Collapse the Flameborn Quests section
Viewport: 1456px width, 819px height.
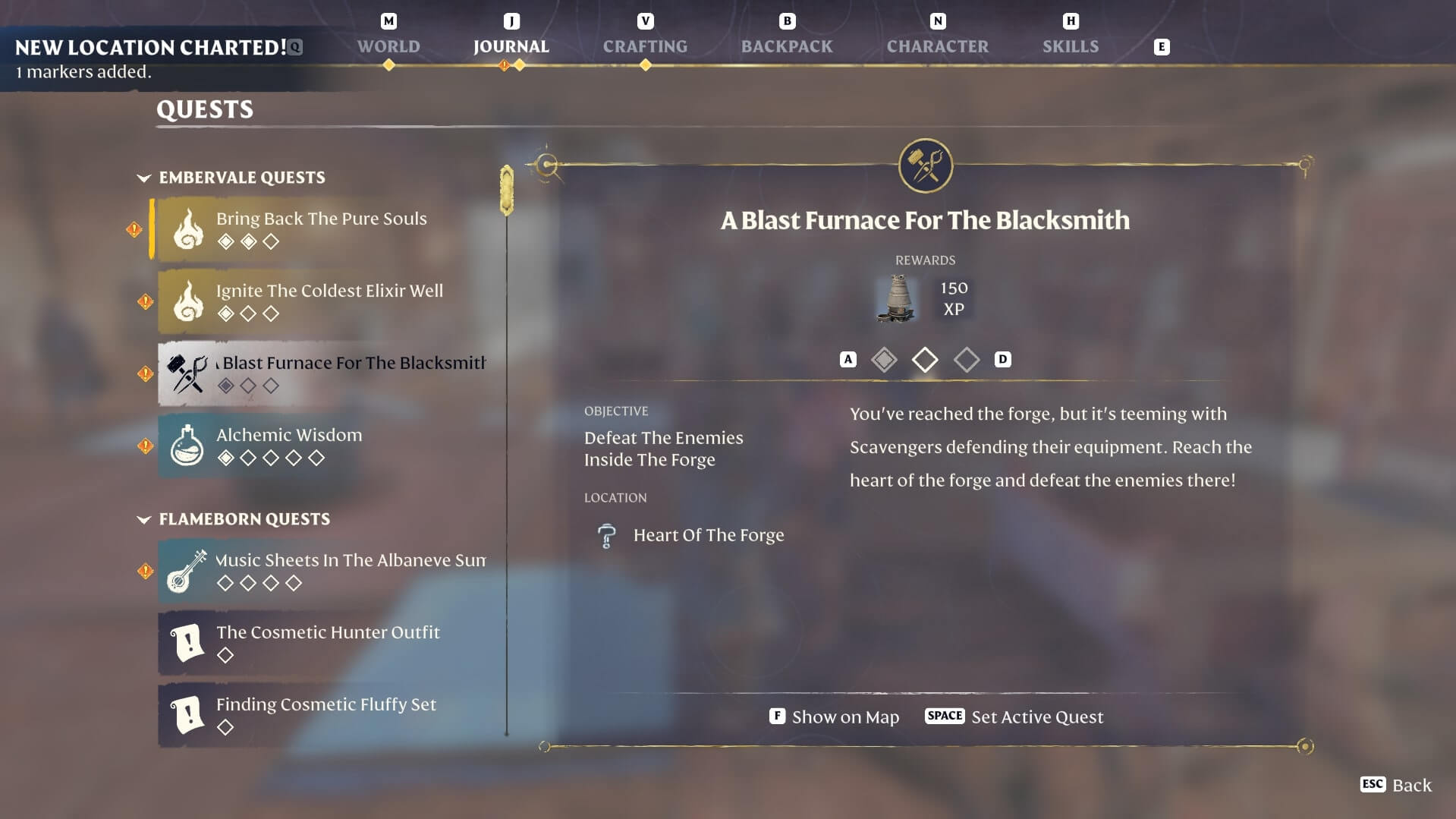144,519
